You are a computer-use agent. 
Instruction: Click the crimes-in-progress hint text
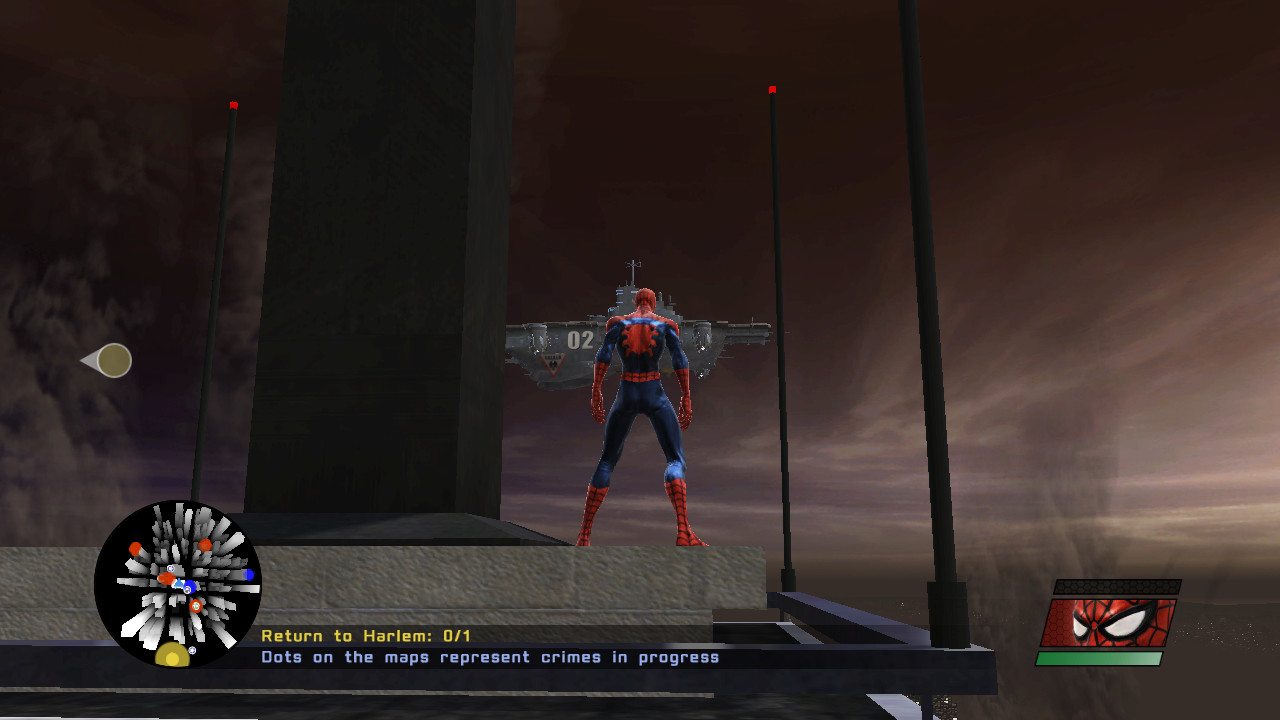488,657
